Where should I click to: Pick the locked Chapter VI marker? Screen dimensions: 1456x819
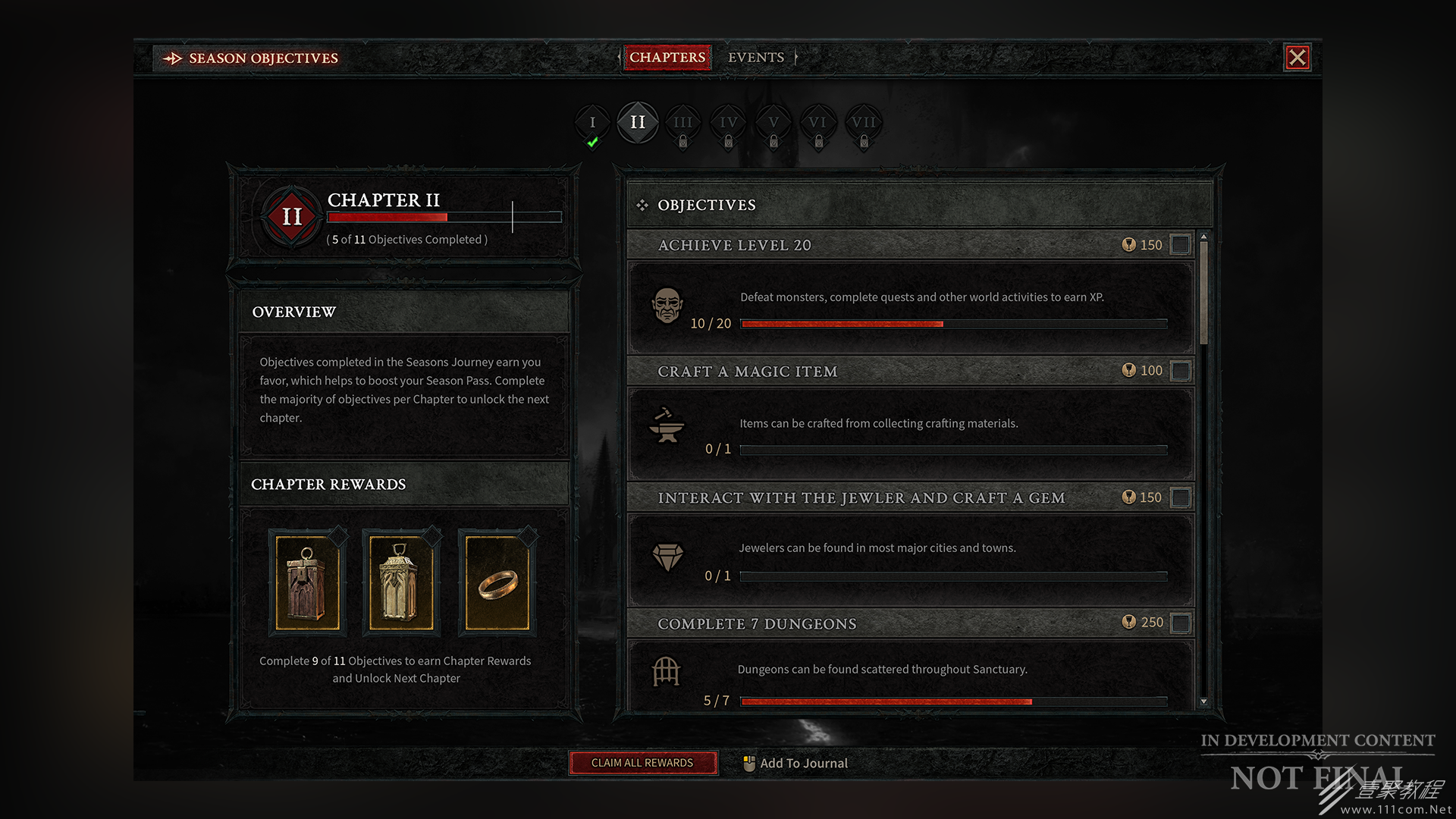817,123
